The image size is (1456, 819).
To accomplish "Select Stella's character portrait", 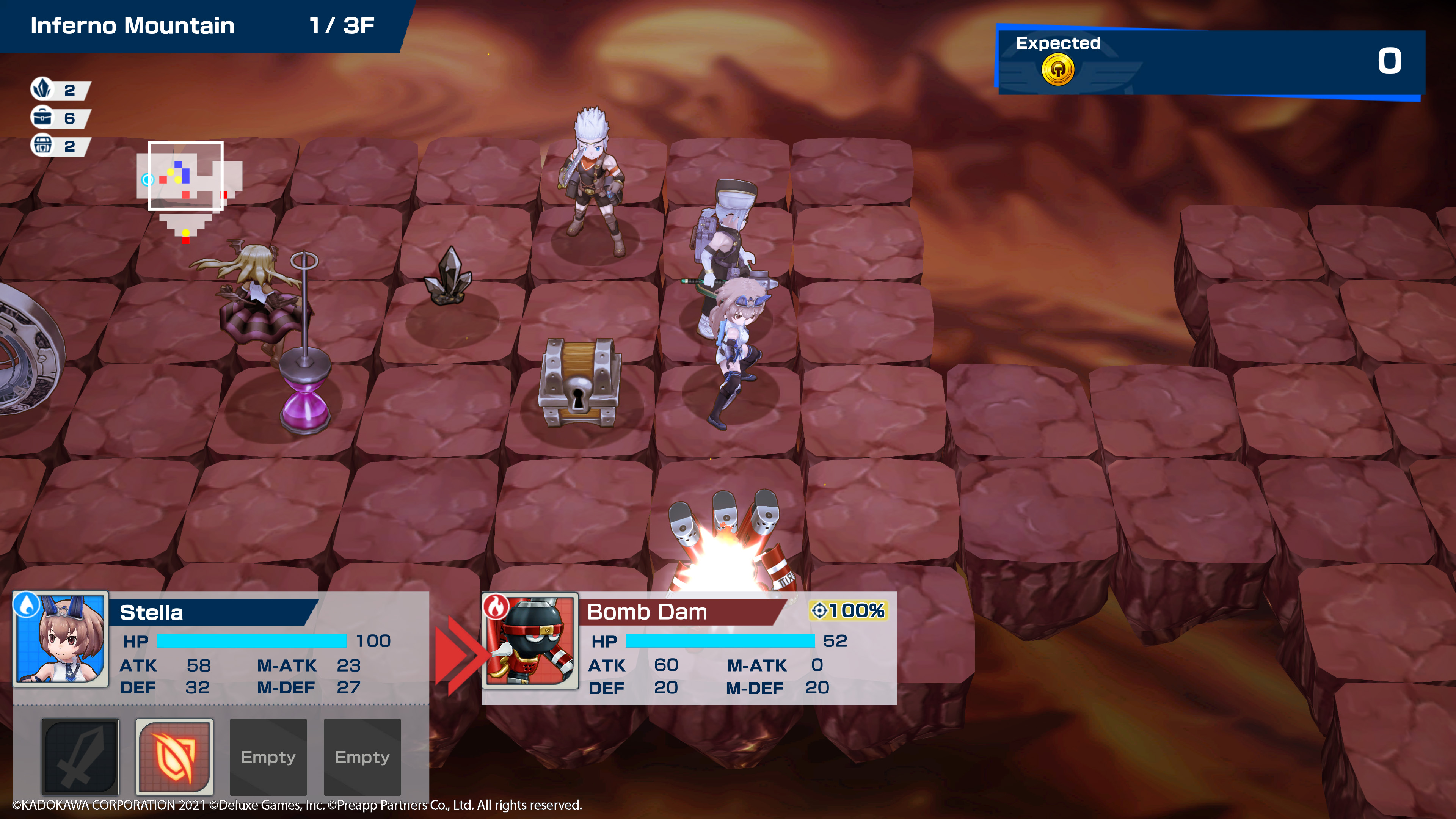I will point(61,639).
